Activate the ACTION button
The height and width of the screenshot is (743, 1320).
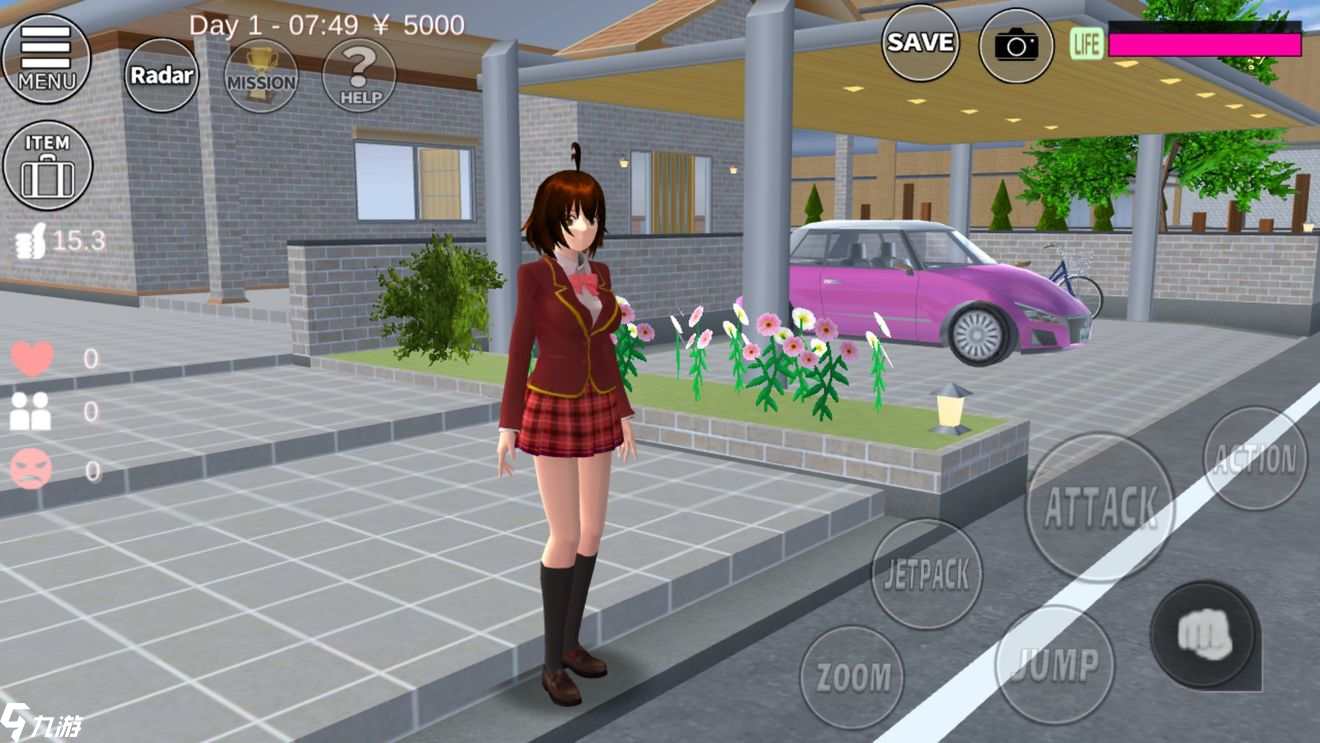point(1255,460)
